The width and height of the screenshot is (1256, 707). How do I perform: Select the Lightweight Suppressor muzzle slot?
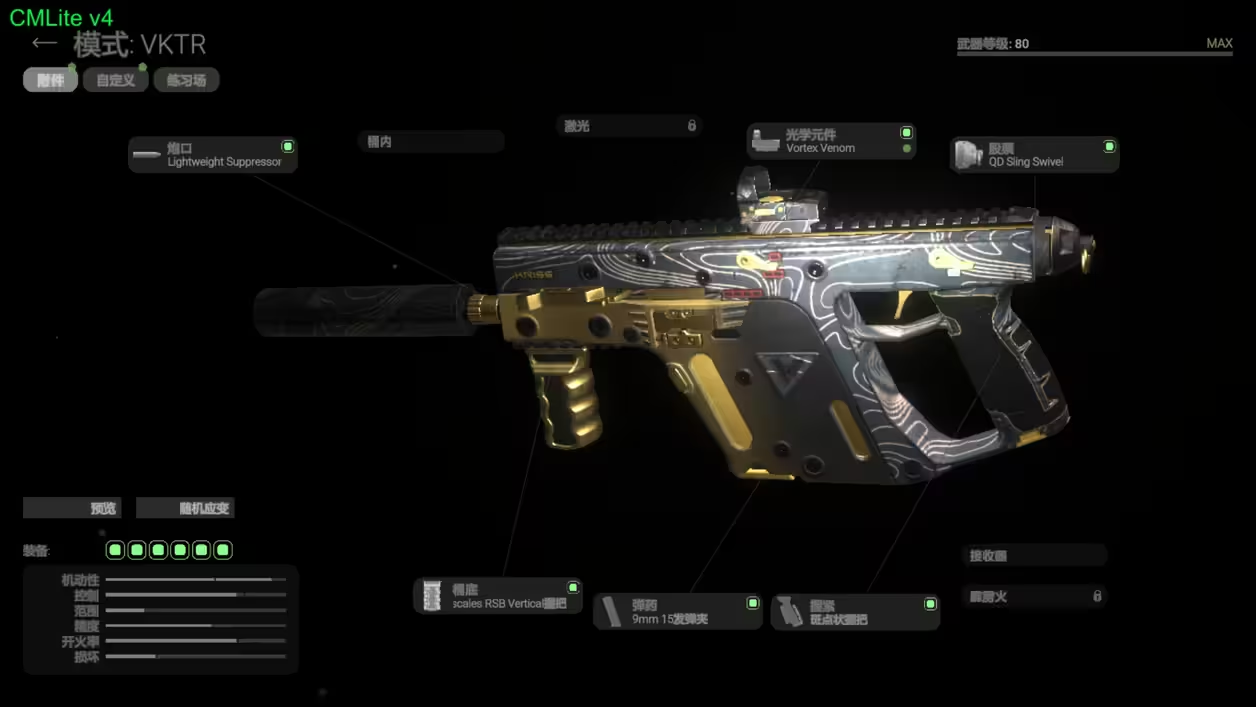(x=212, y=155)
